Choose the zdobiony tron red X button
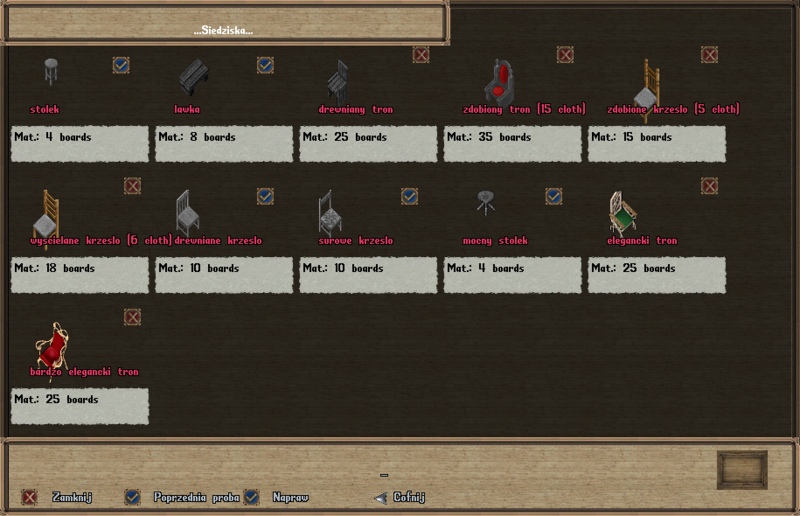The height and width of the screenshot is (516, 800). coord(565,55)
